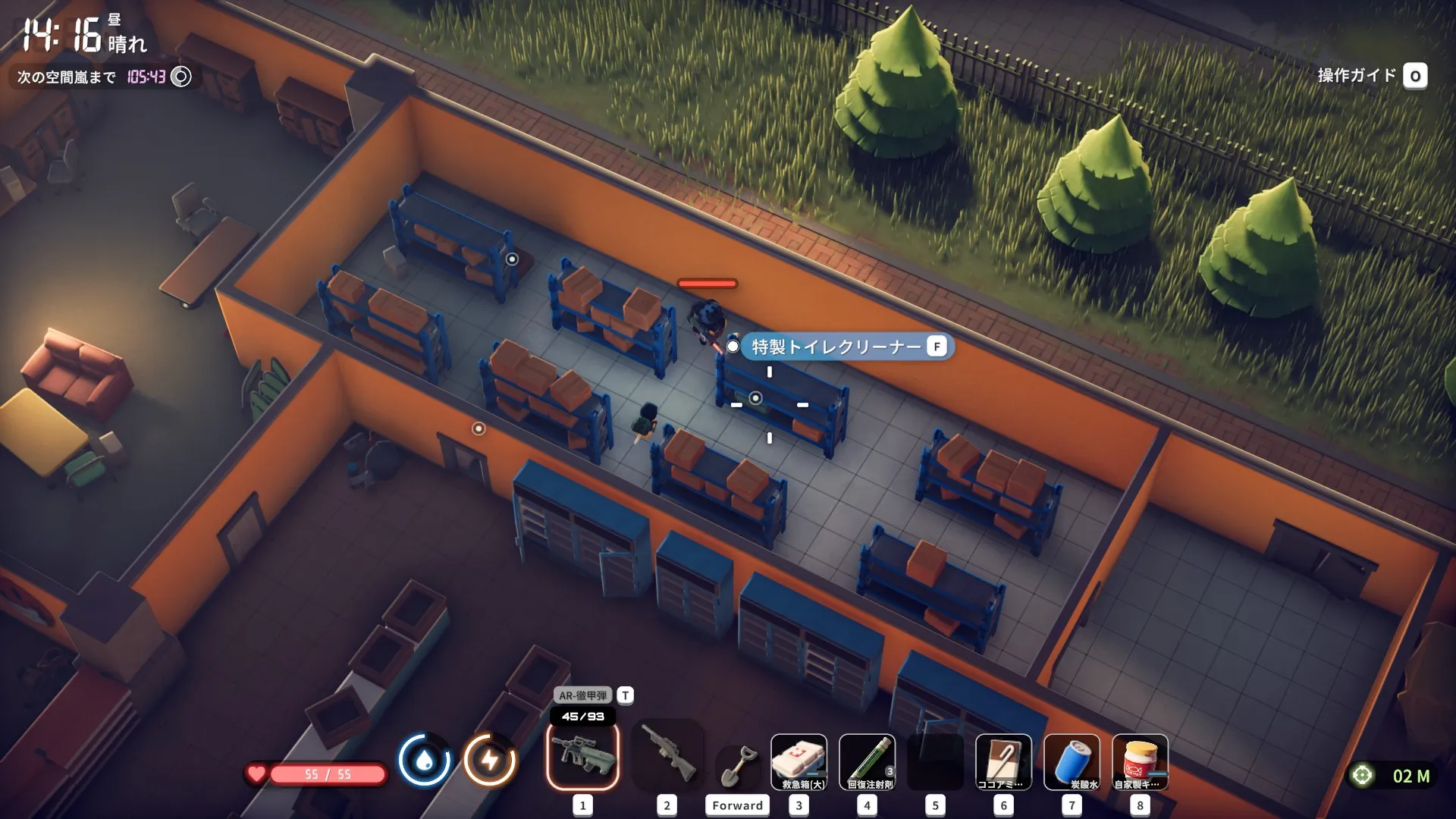Use the 救急箱(大) first aid kit

799,762
